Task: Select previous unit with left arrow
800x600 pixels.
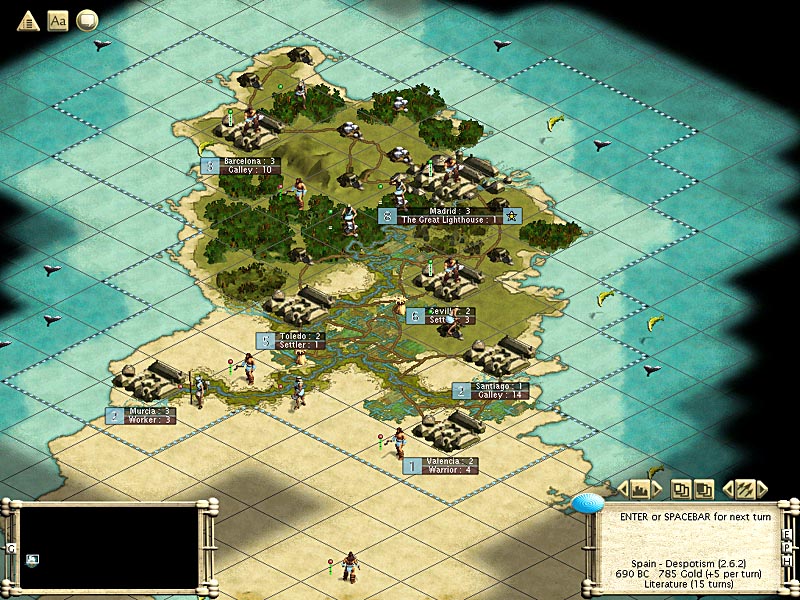Action: [x=728, y=489]
